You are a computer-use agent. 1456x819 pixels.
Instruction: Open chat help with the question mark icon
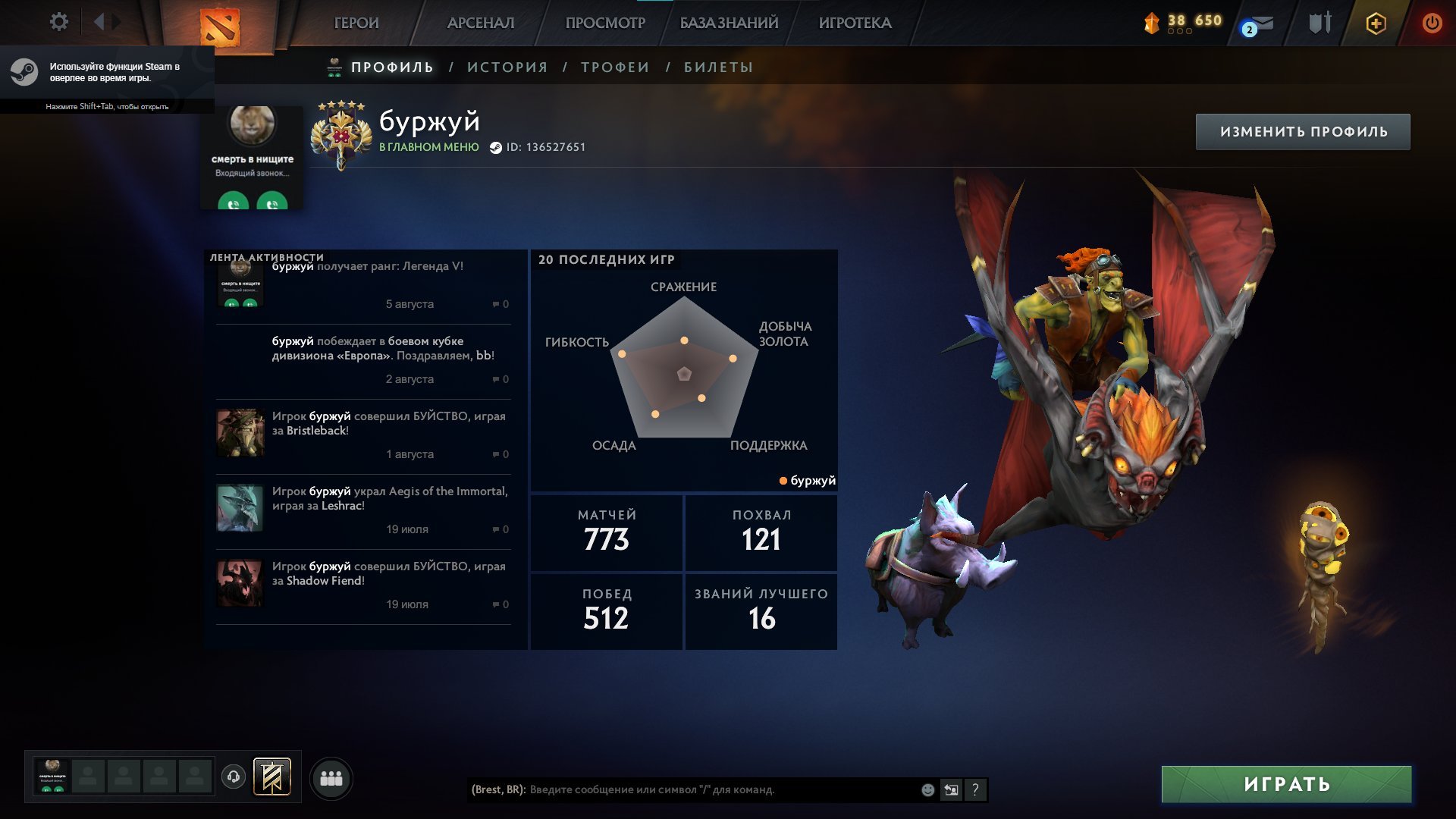tap(975, 790)
